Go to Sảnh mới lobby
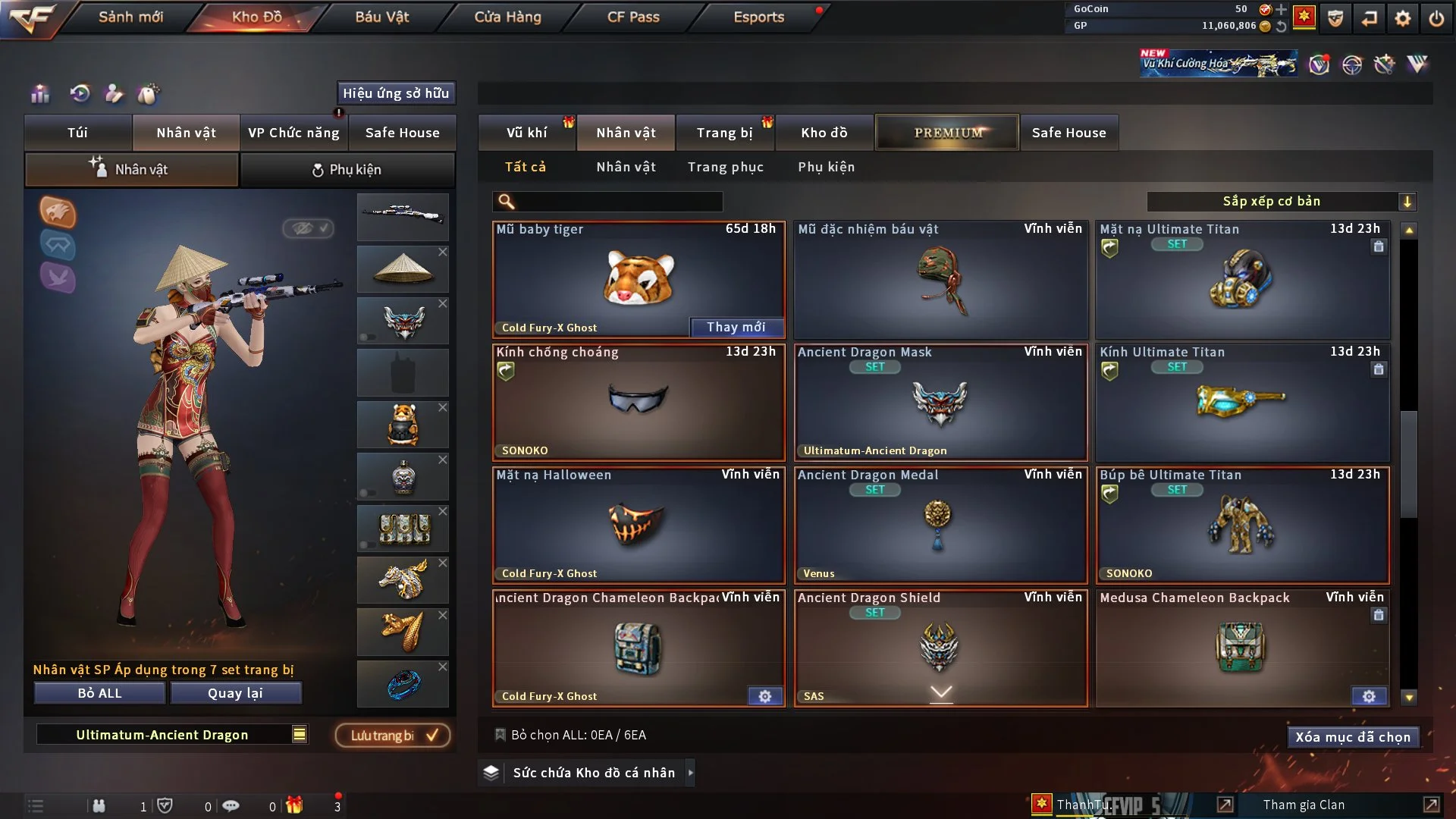Screen dimensions: 1456x819 point(130,17)
